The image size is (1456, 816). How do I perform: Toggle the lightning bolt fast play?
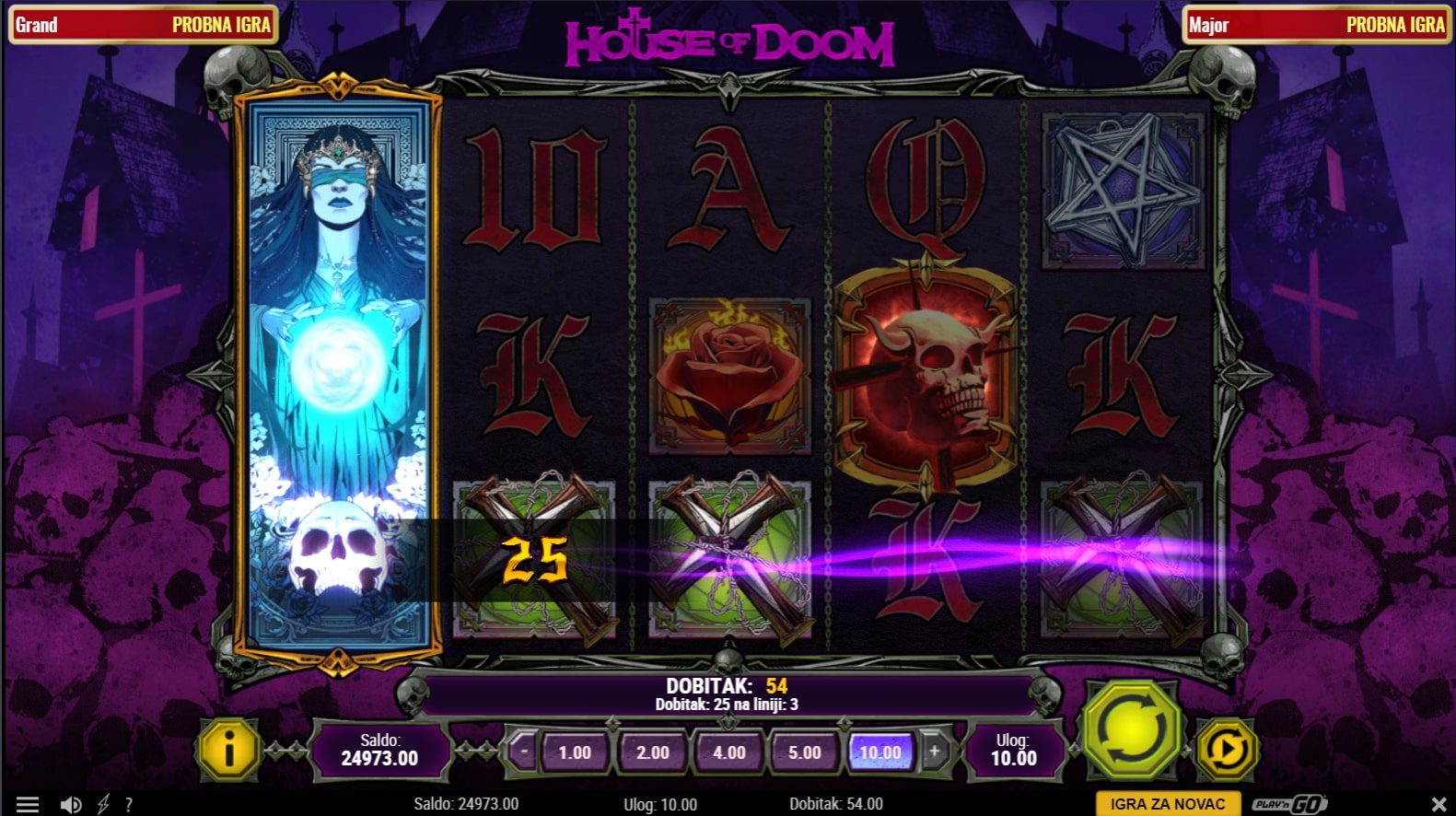(103, 804)
